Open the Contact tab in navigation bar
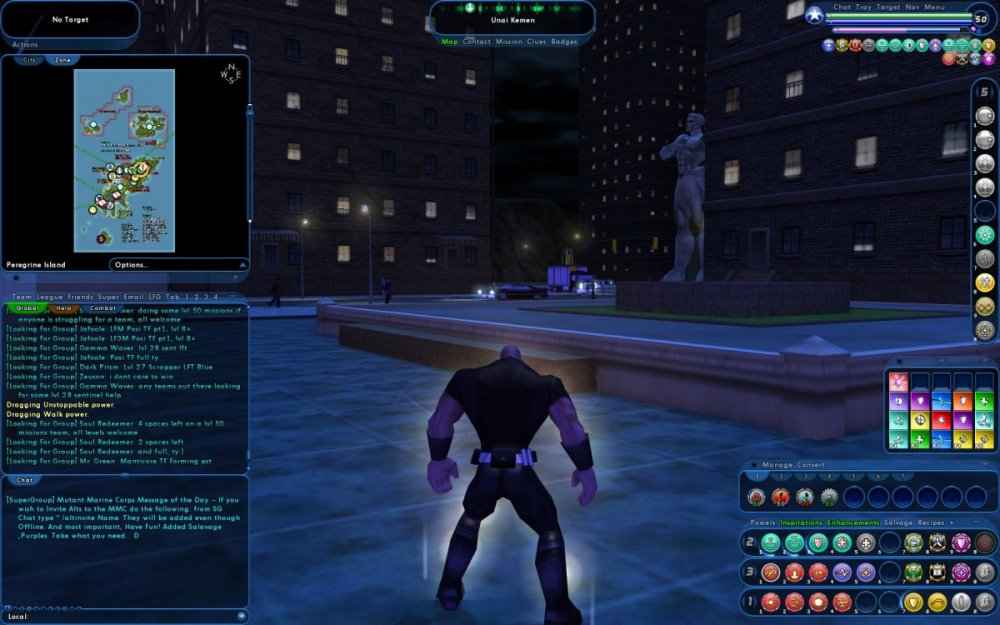Viewport: 1000px width, 625px height. pos(477,42)
